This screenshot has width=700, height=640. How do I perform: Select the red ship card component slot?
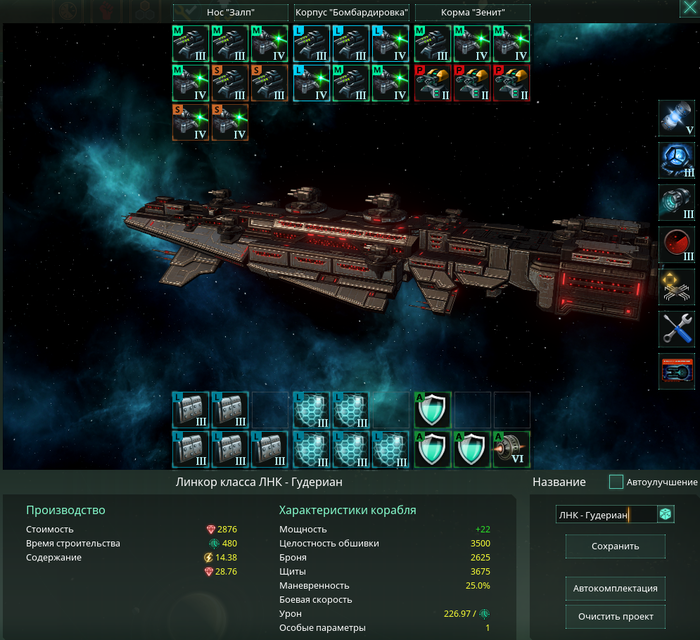pyautogui.click(x=677, y=370)
